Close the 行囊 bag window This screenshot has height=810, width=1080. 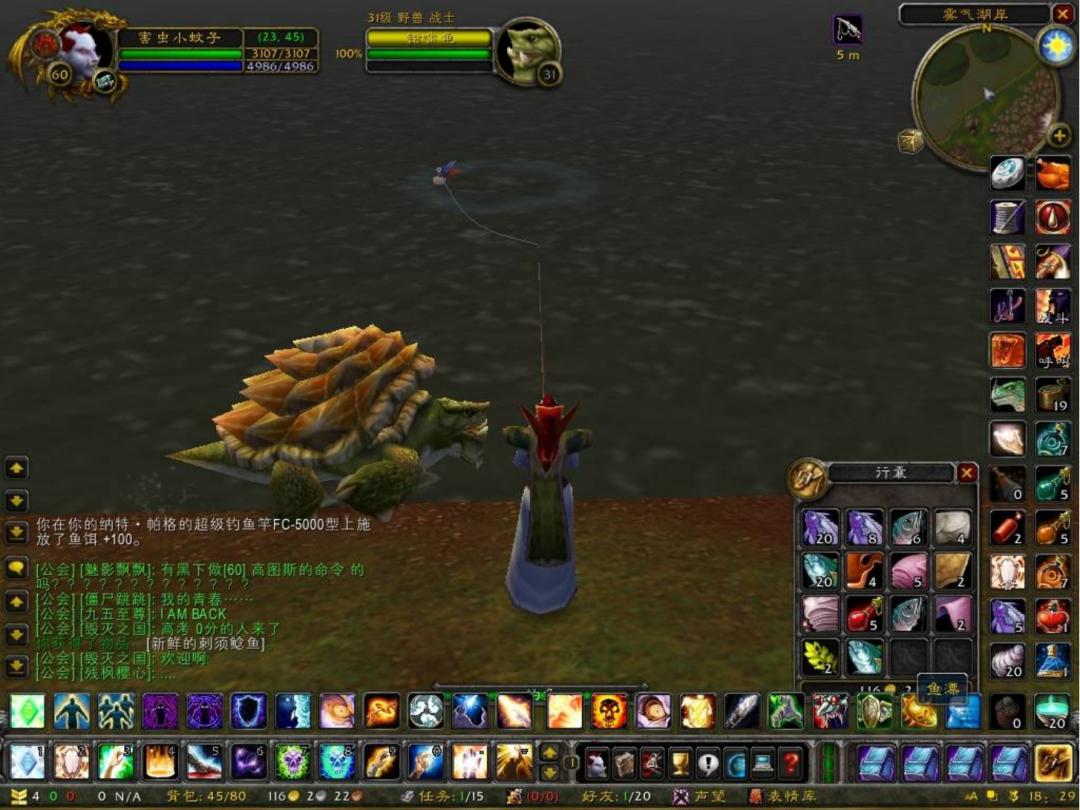967,473
